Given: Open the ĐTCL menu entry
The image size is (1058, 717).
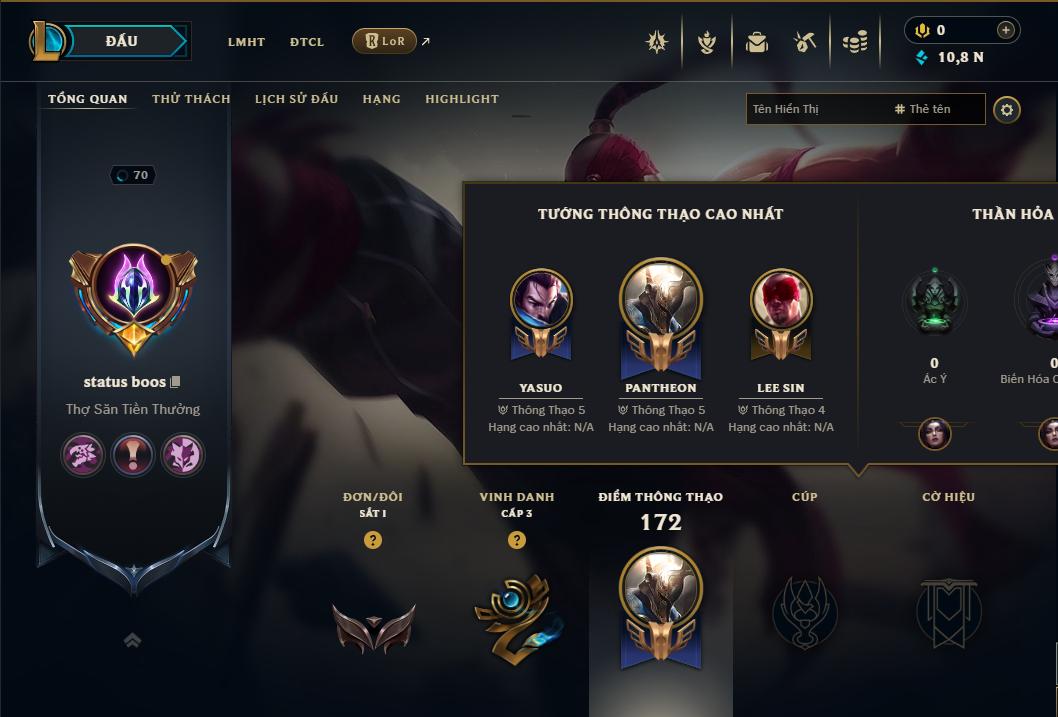Looking at the screenshot, I should pos(307,42).
